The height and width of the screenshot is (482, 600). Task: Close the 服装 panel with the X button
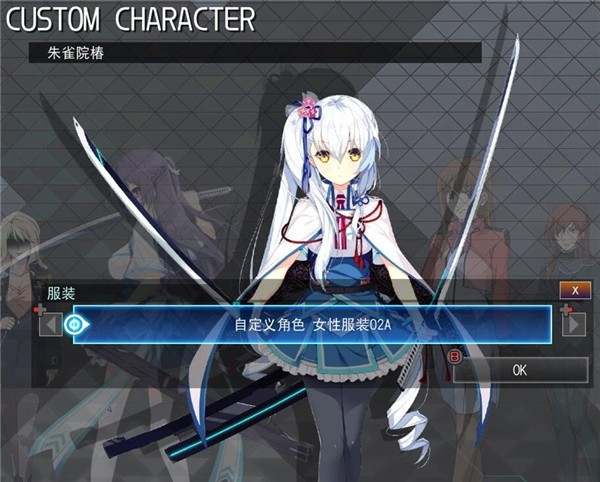tap(574, 289)
